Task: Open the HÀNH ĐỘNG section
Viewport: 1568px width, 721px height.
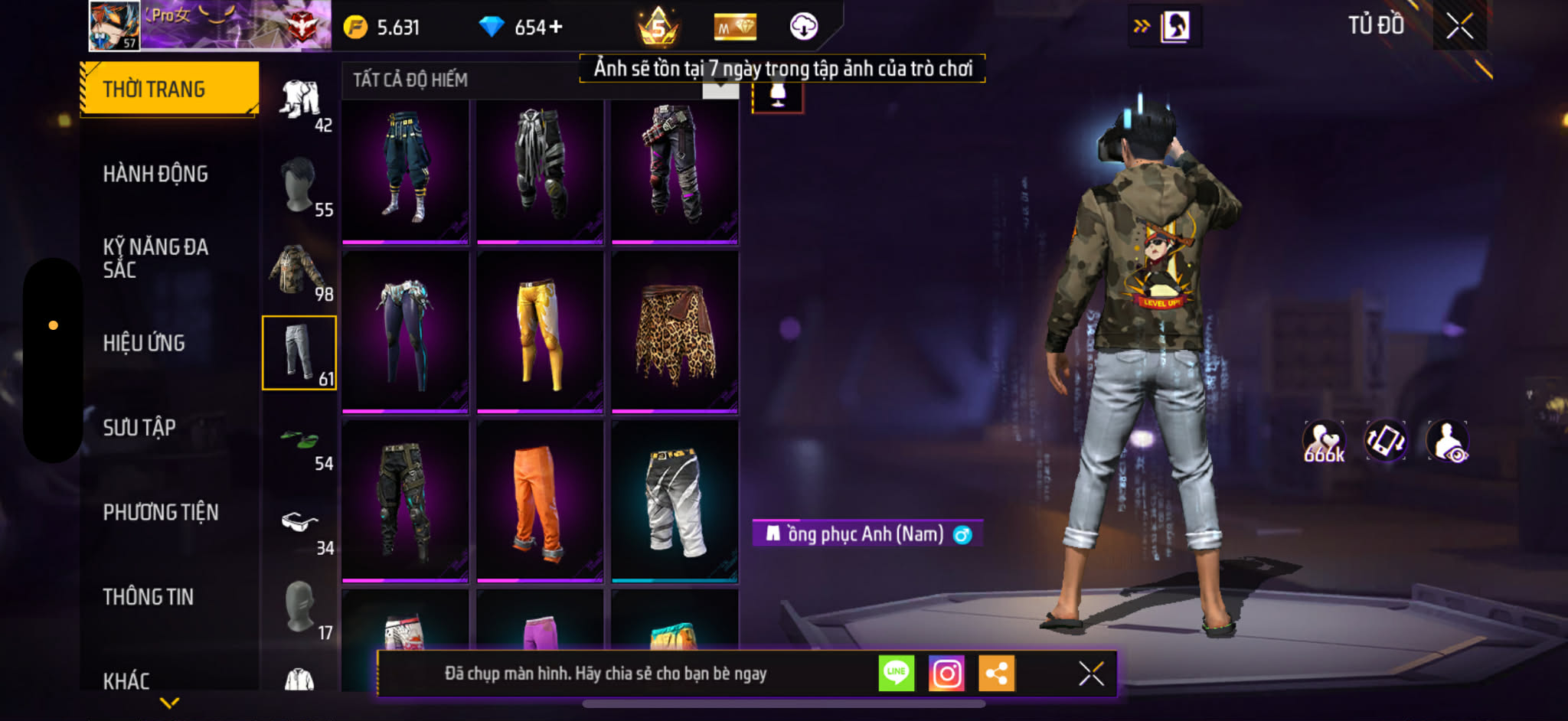Action: (x=155, y=174)
